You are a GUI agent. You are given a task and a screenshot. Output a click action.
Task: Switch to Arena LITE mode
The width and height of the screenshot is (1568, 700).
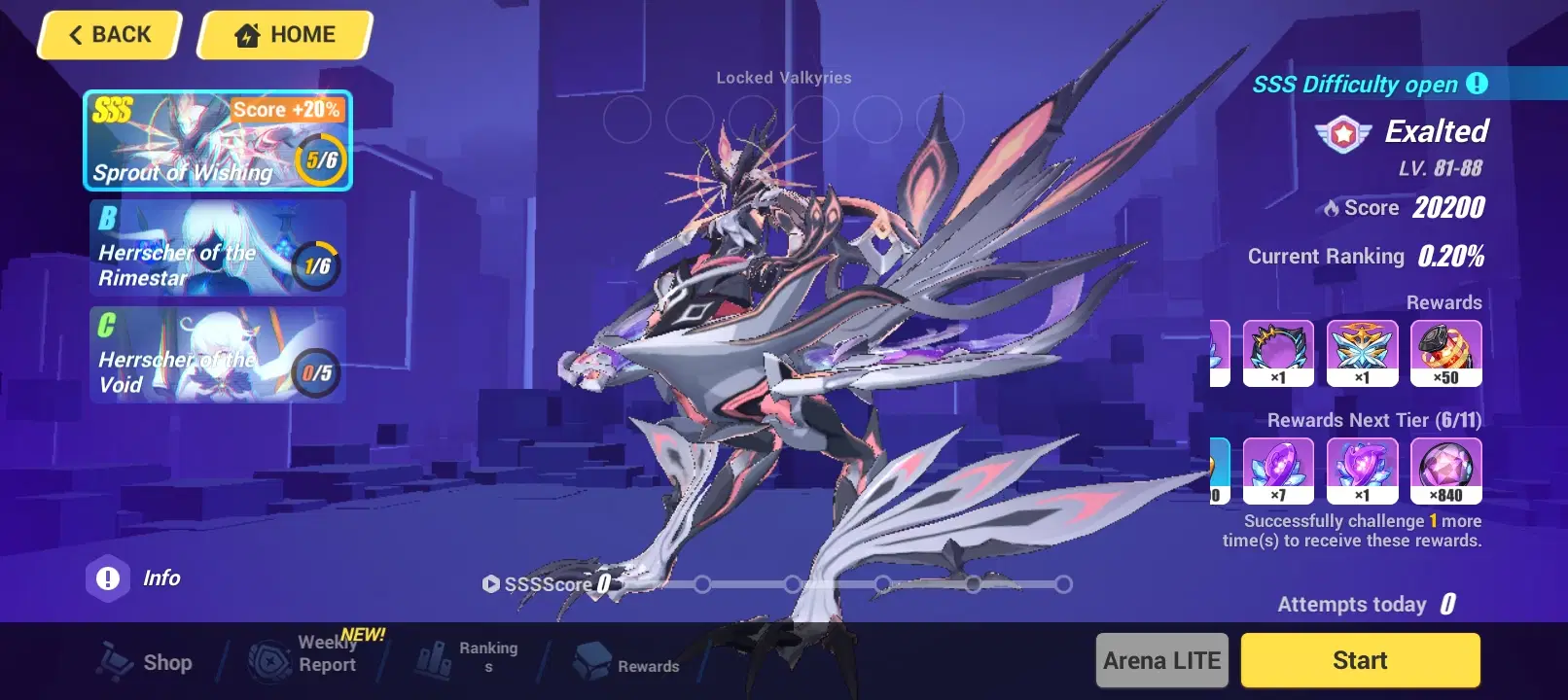(x=1160, y=659)
